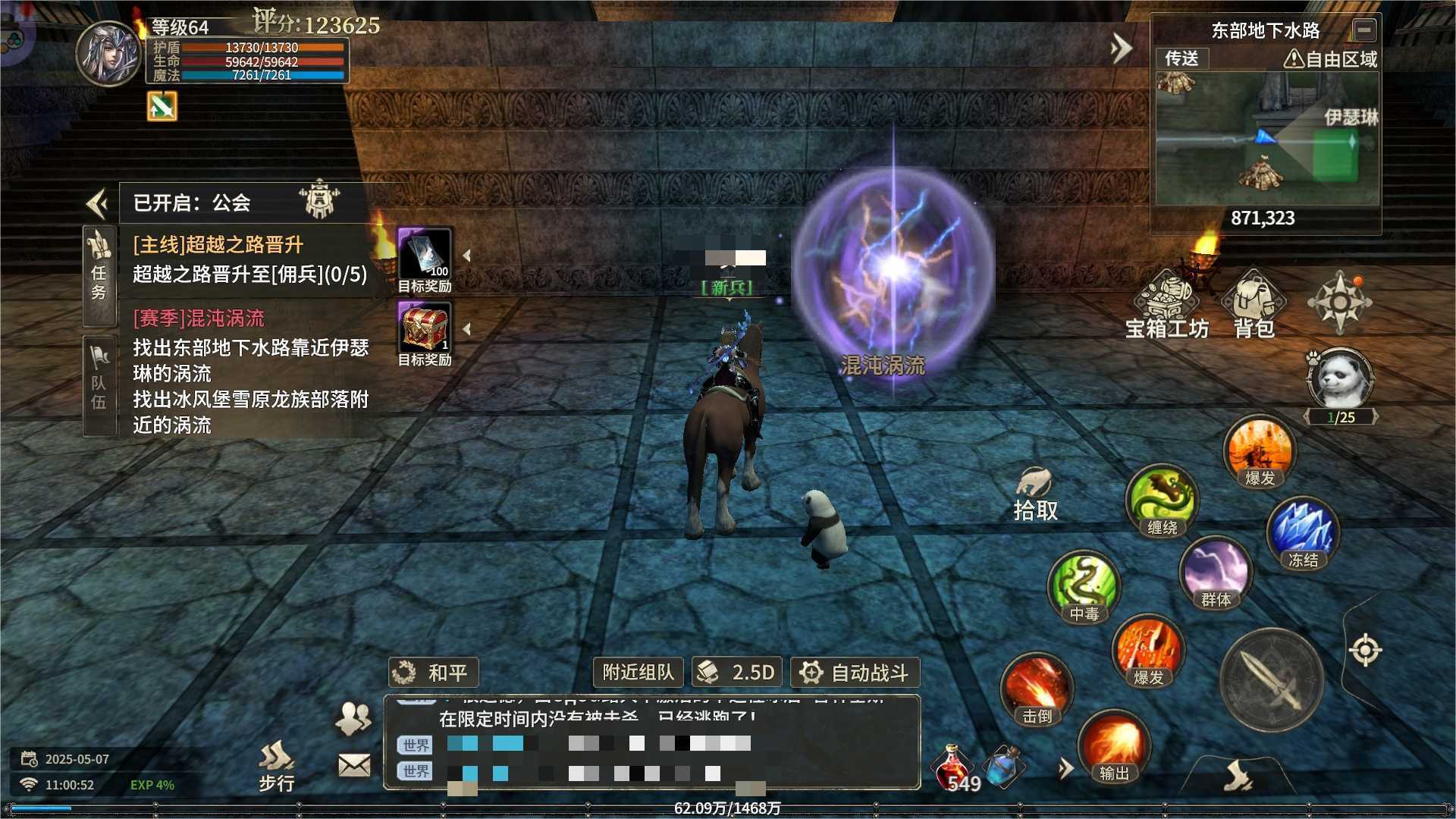Toggle 自动战斗 auto battle
This screenshot has width=1456, height=819.
coord(855,673)
